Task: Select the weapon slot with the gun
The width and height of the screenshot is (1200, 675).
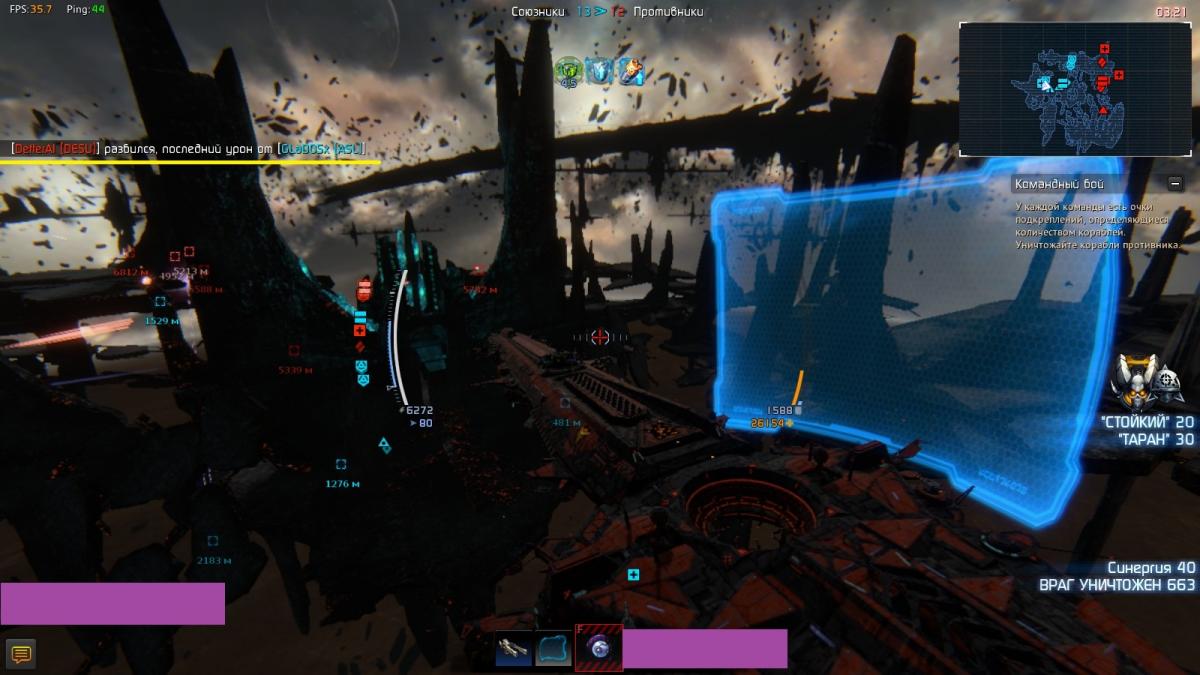Action: [514, 649]
